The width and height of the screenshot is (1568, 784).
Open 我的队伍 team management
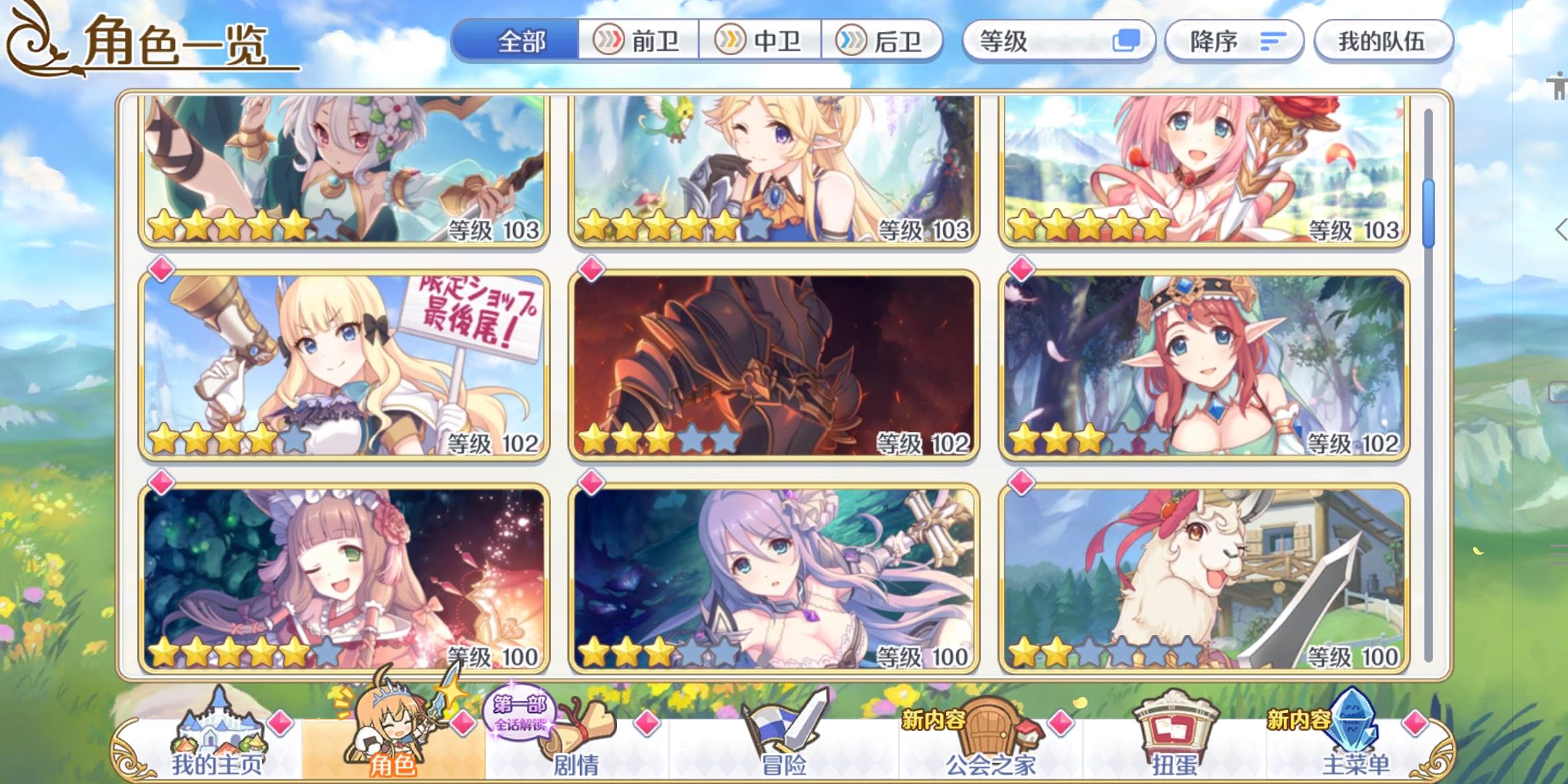(1384, 41)
